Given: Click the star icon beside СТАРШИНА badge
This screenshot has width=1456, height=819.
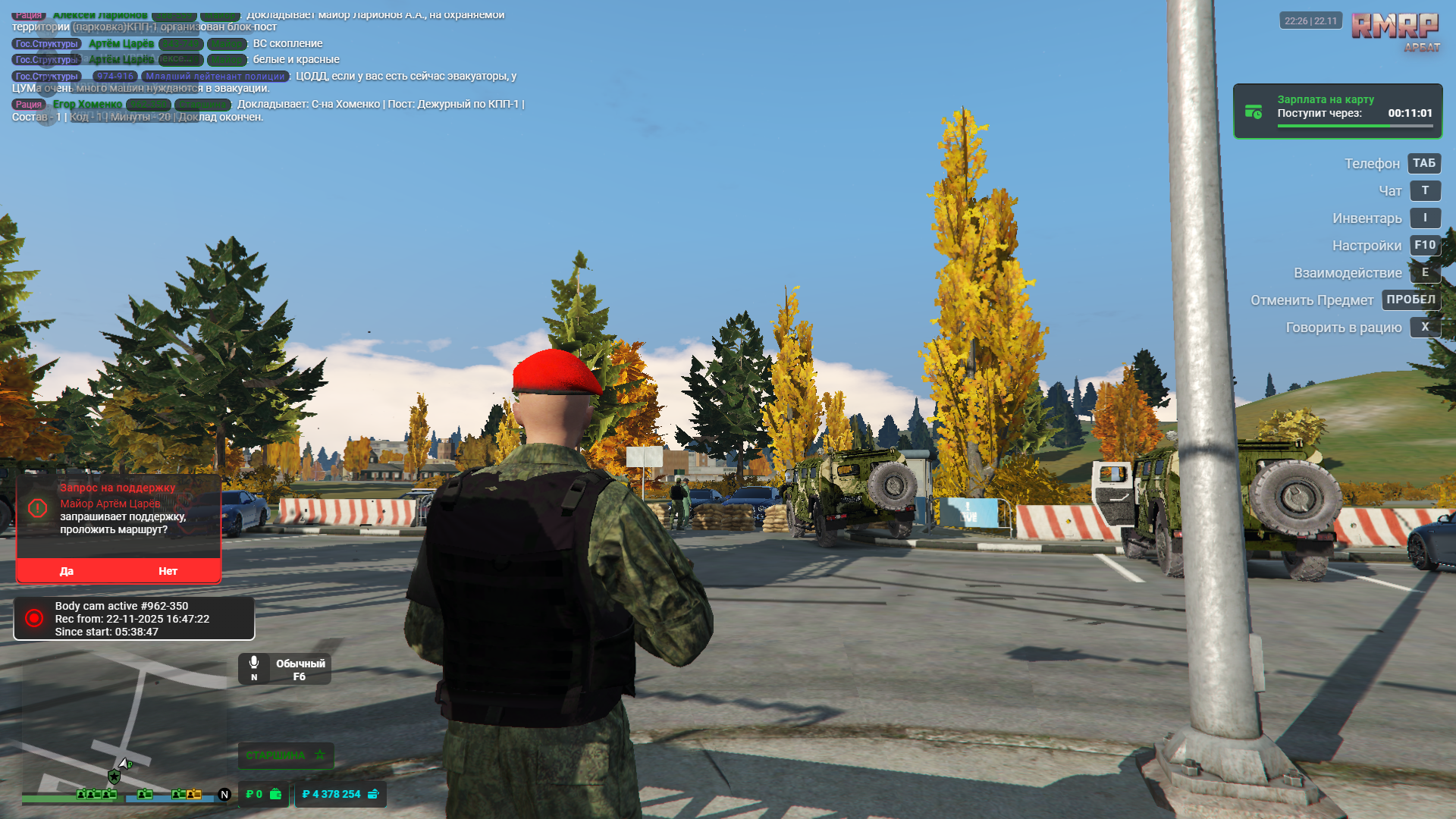Looking at the screenshot, I should (319, 755).
